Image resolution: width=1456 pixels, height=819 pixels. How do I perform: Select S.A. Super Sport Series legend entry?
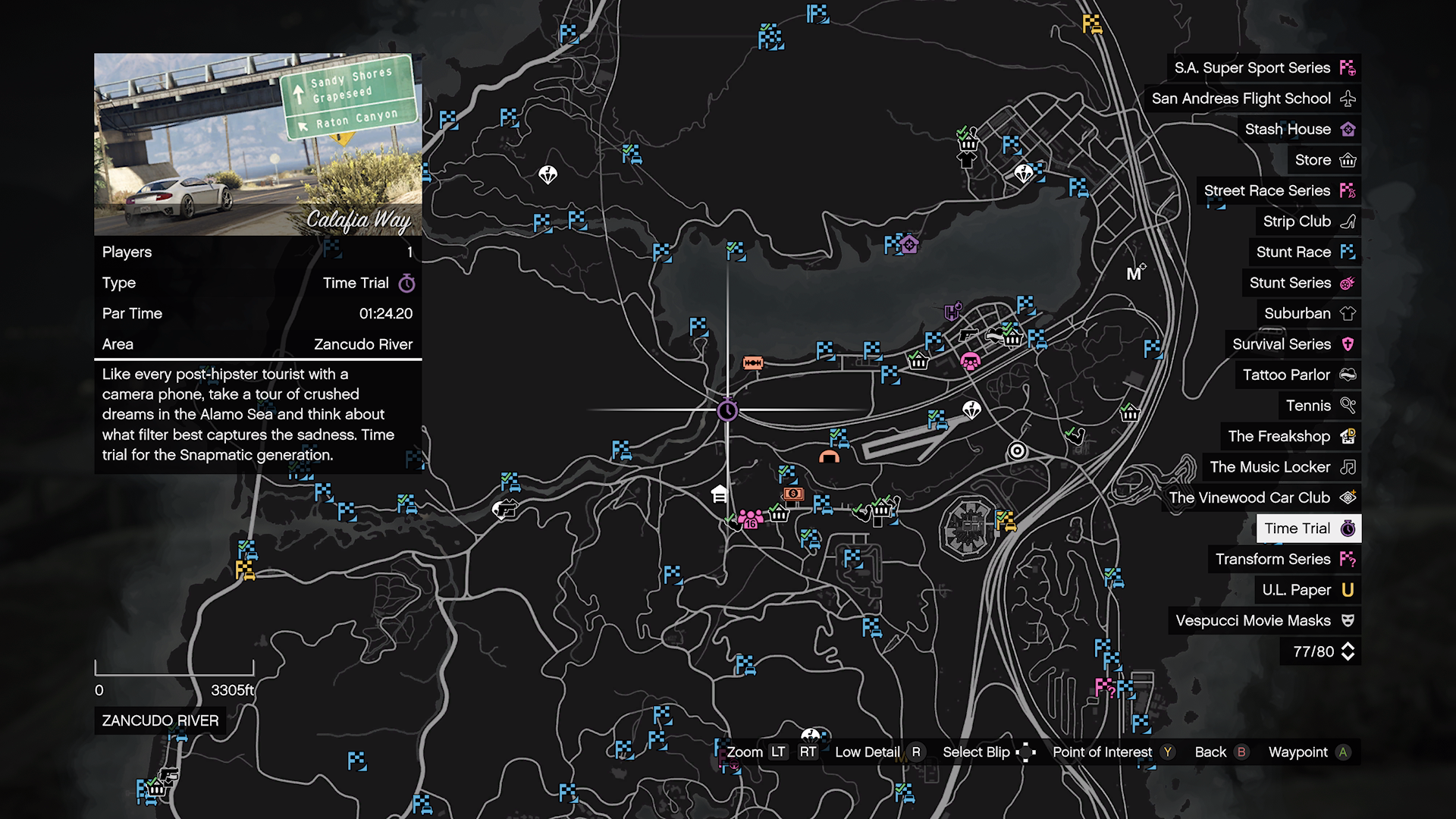1263,68
